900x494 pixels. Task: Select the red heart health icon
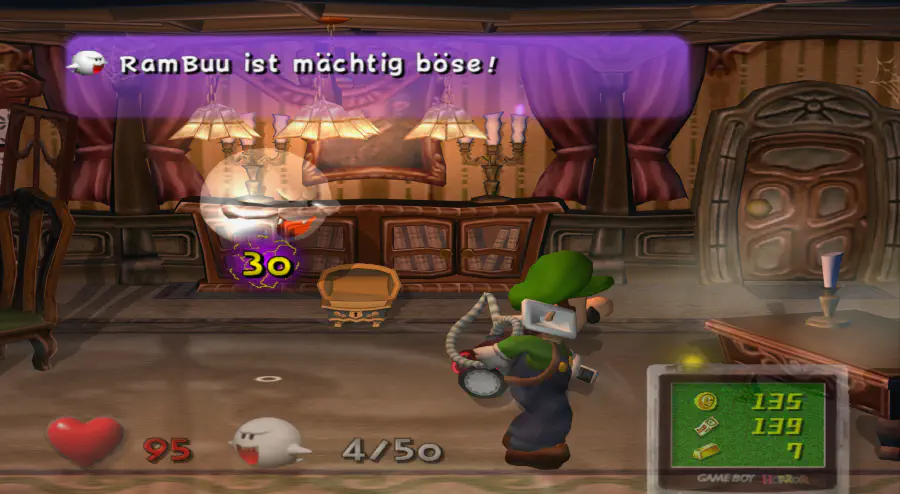tap(84, 440)
